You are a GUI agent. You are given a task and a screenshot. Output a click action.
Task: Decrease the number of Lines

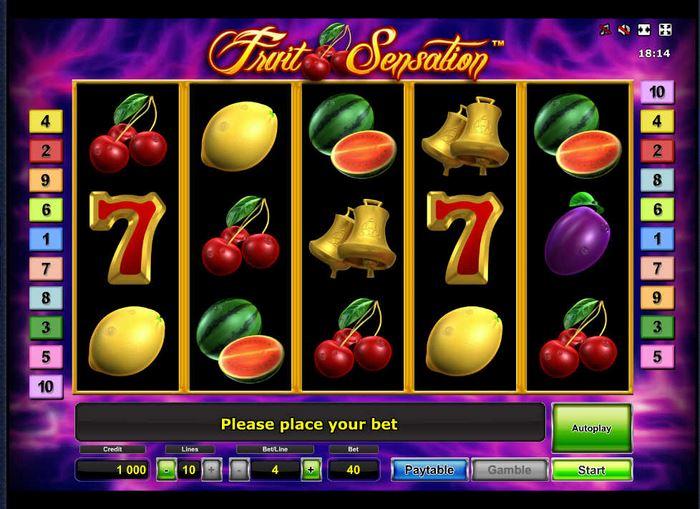(x=166, y=469)
